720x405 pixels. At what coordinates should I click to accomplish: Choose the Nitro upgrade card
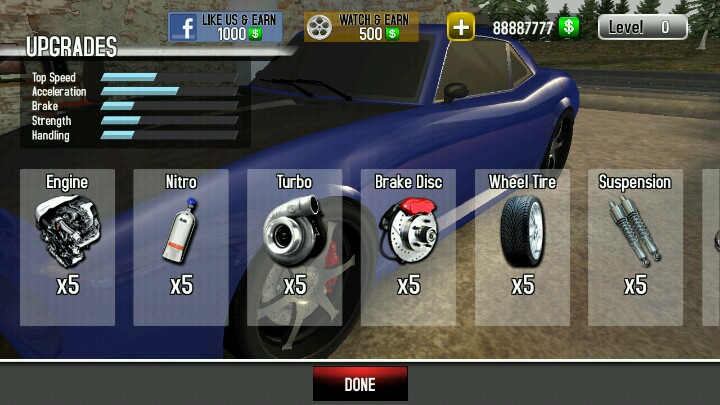181,247
